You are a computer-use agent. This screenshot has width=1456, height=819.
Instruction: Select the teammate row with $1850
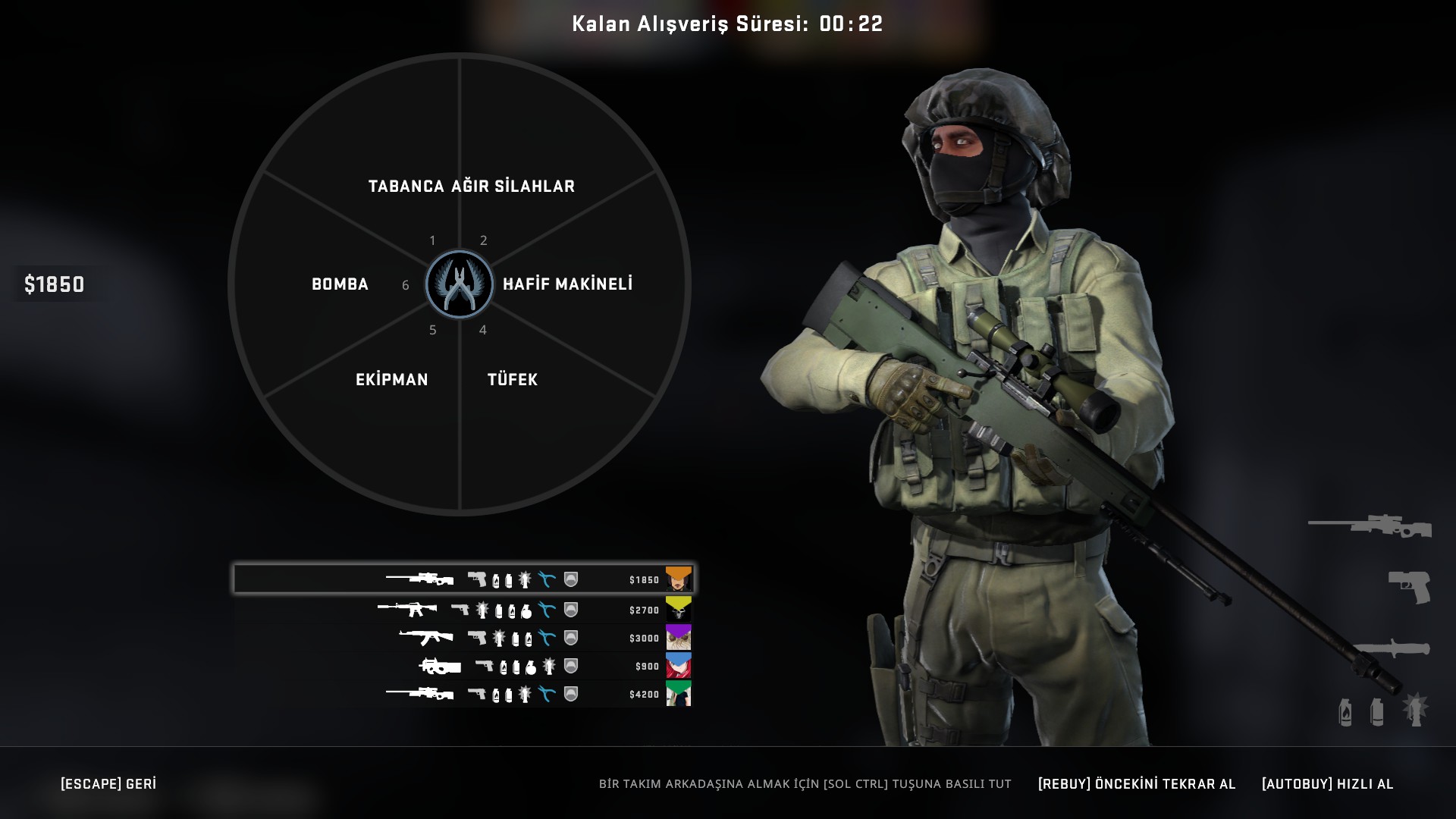pyautogui.click(x=463, y=579)
